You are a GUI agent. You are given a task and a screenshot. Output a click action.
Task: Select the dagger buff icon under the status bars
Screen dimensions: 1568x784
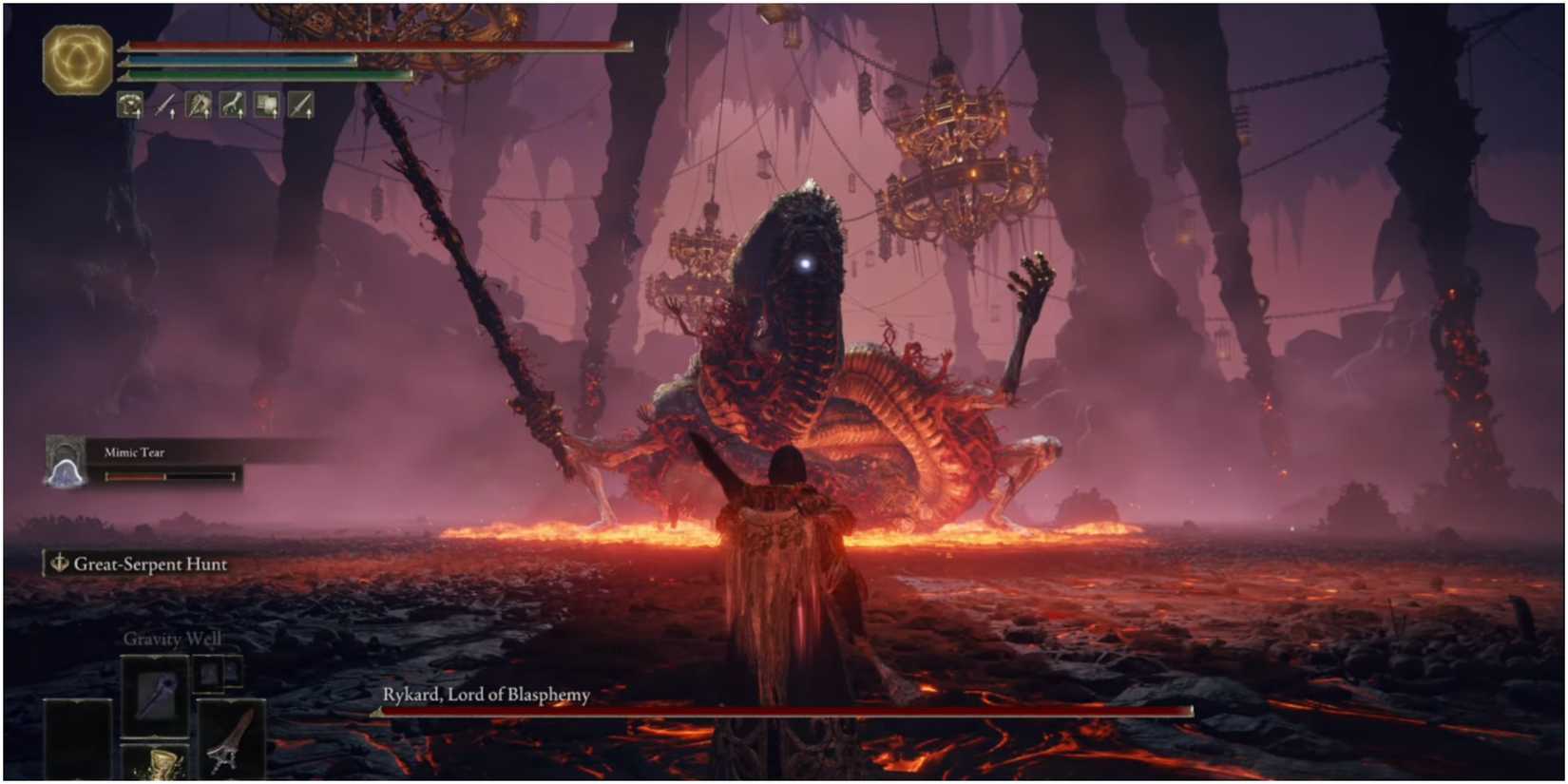[164, 105]
